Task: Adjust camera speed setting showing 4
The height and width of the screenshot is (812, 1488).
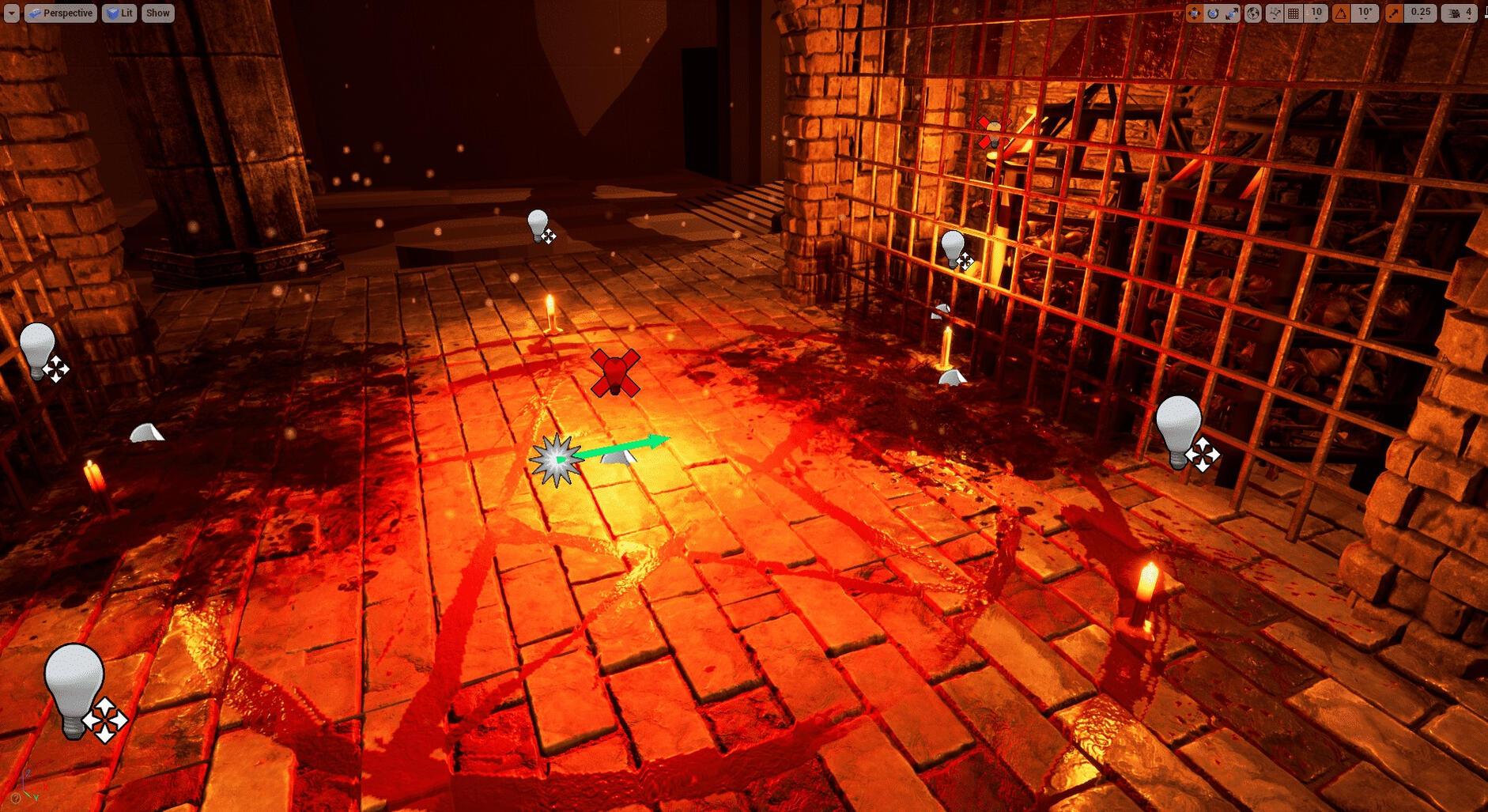Action: (1460, 13)
